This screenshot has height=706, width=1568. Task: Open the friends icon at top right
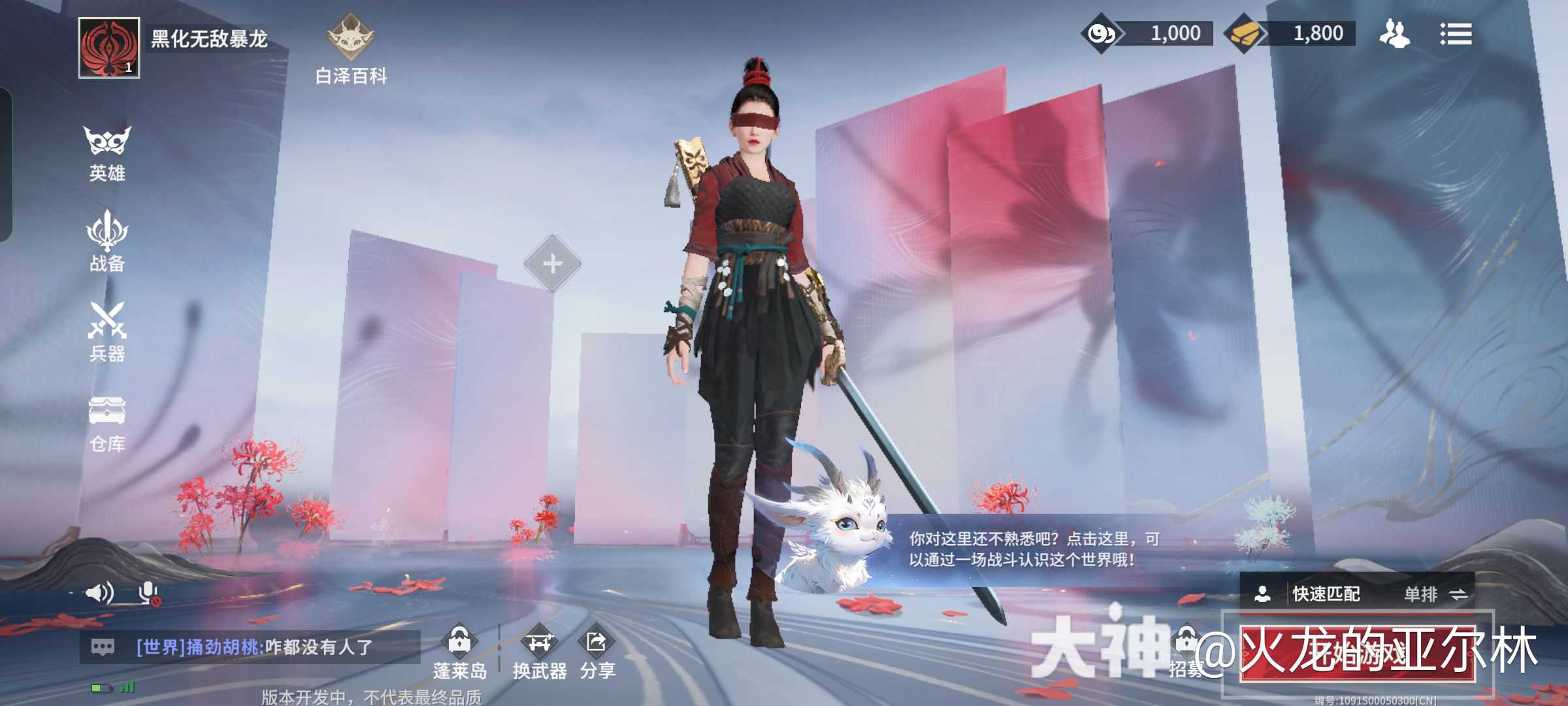1395,33
